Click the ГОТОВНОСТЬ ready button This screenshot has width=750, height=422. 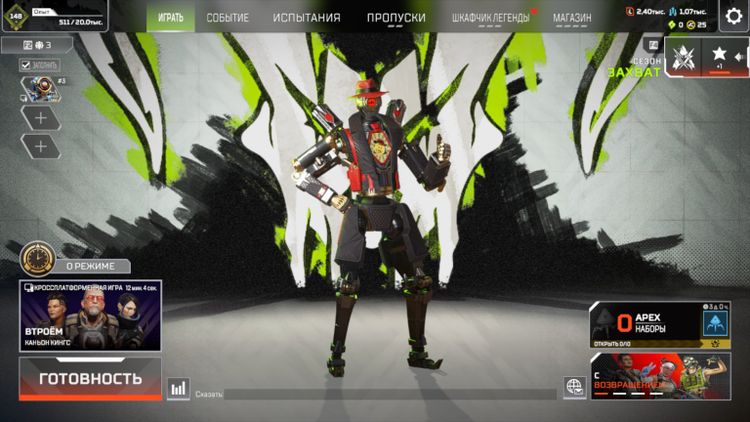pyautogui.click(x=90, y=379)
